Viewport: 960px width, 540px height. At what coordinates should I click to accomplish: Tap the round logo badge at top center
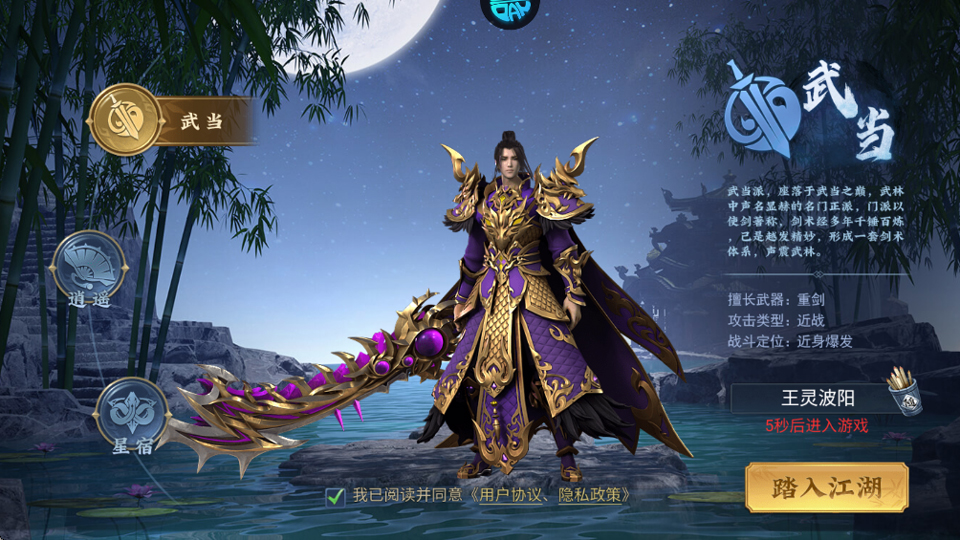point(510,10)
